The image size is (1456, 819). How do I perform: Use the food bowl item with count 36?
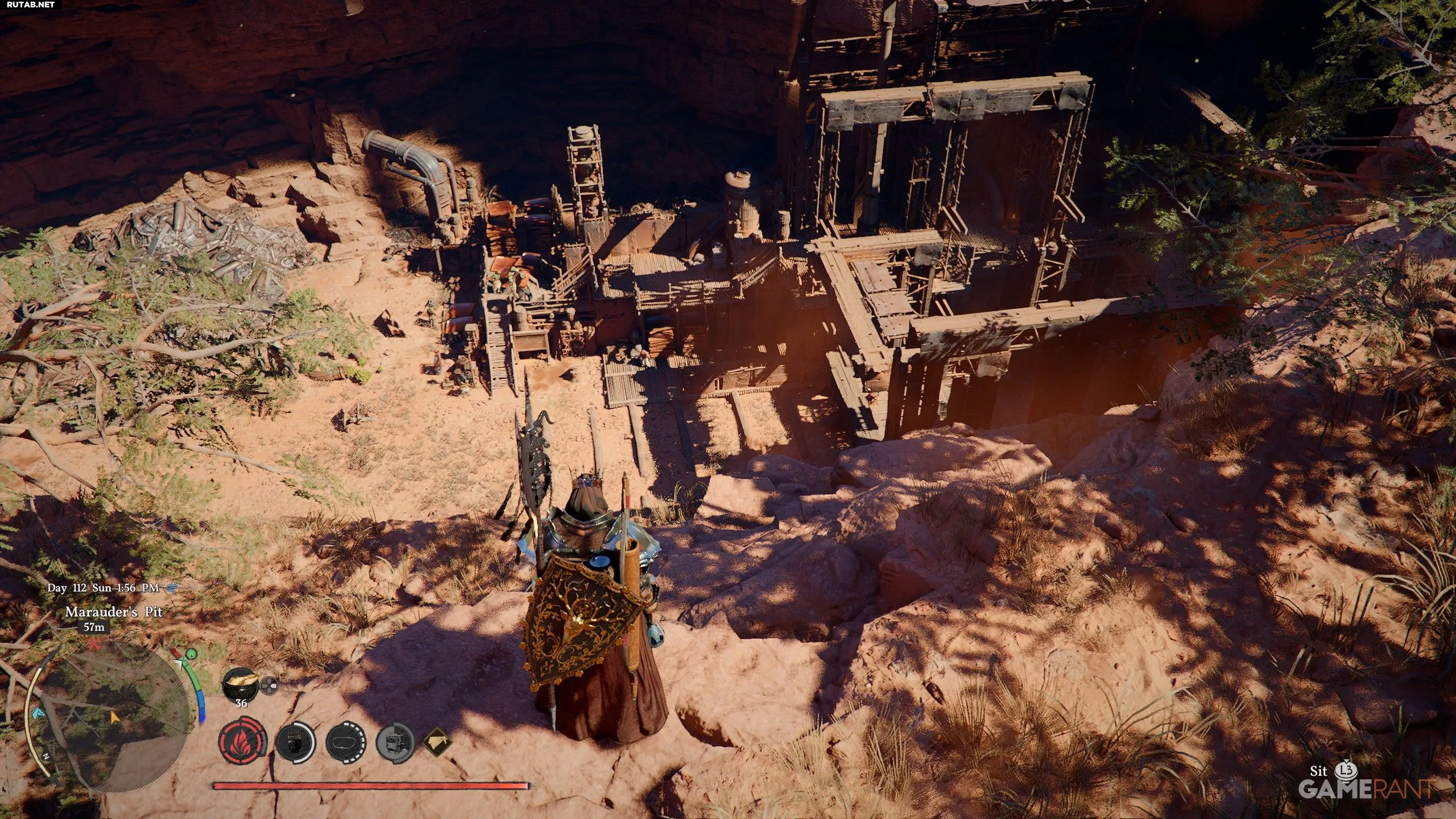241,682
